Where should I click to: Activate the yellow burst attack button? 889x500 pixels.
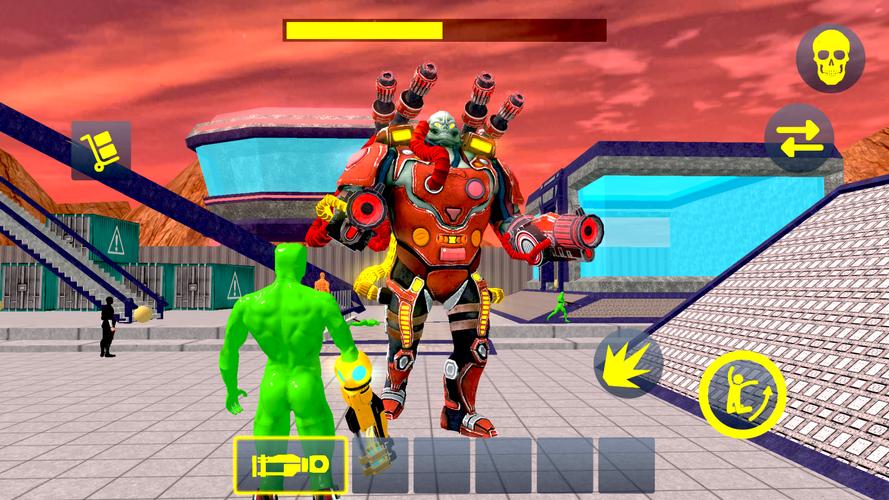pos(629,363)
